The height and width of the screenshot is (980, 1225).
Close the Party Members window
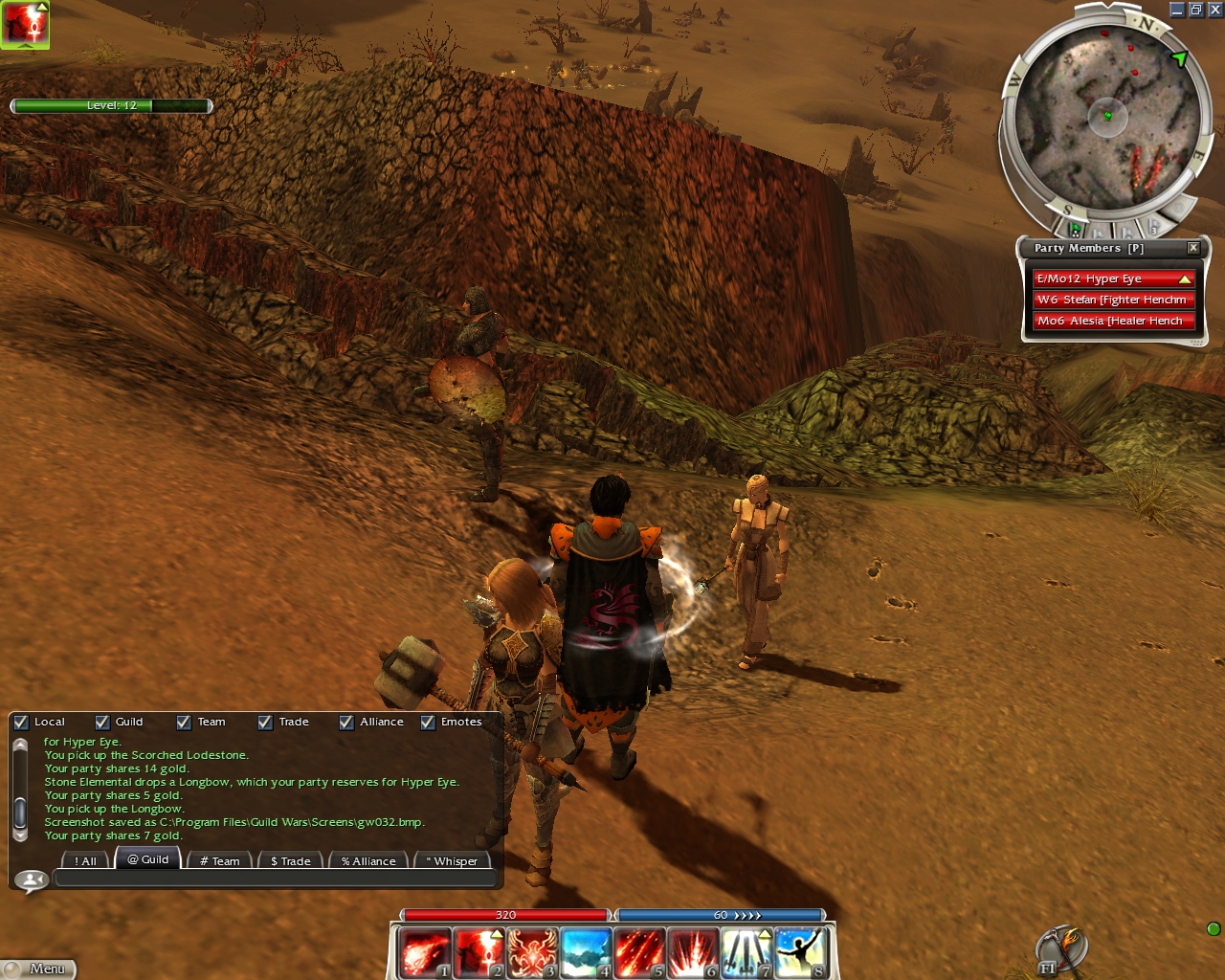tap(1193, 248)
